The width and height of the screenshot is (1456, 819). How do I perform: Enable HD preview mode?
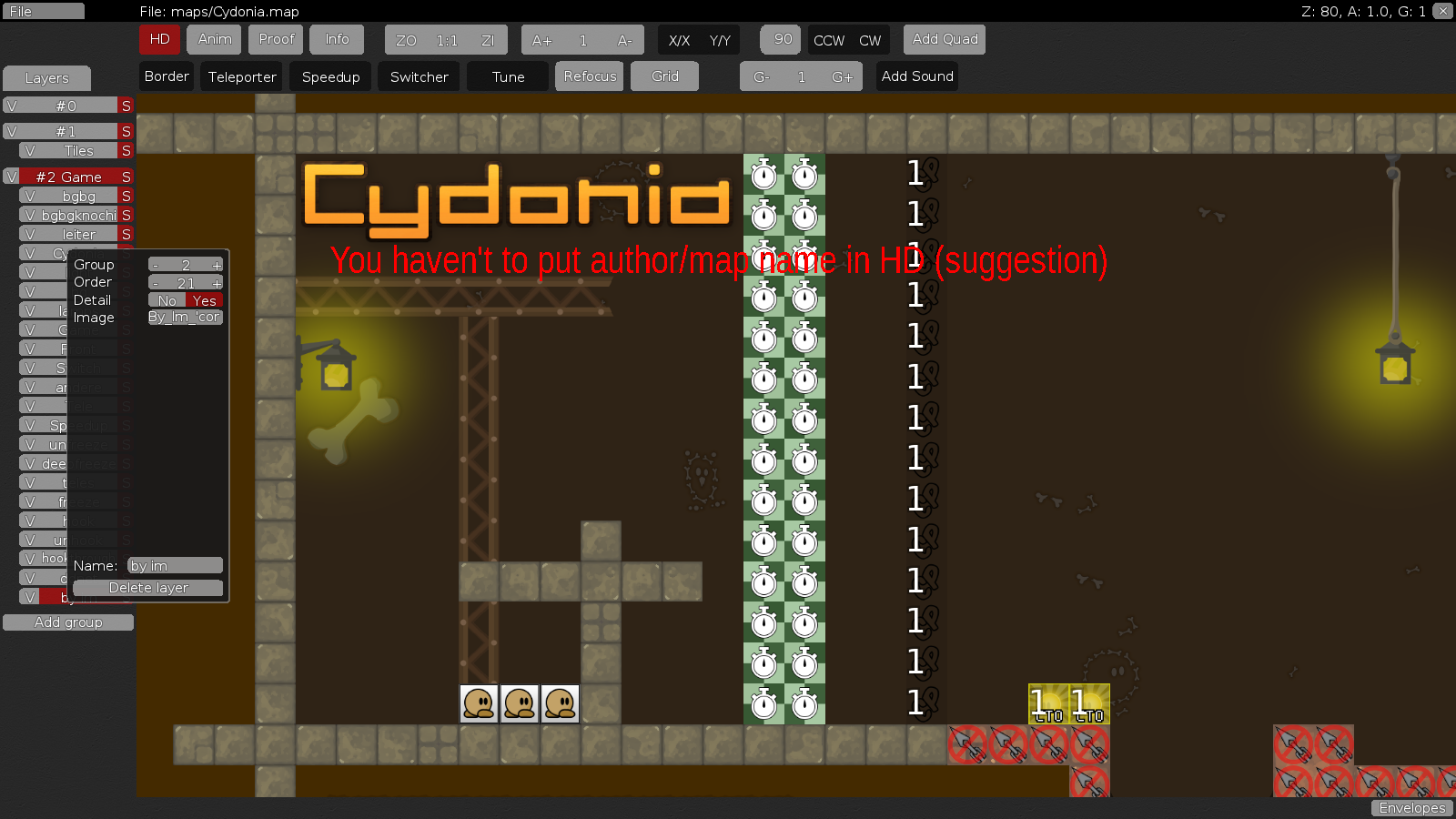point(159,39)
